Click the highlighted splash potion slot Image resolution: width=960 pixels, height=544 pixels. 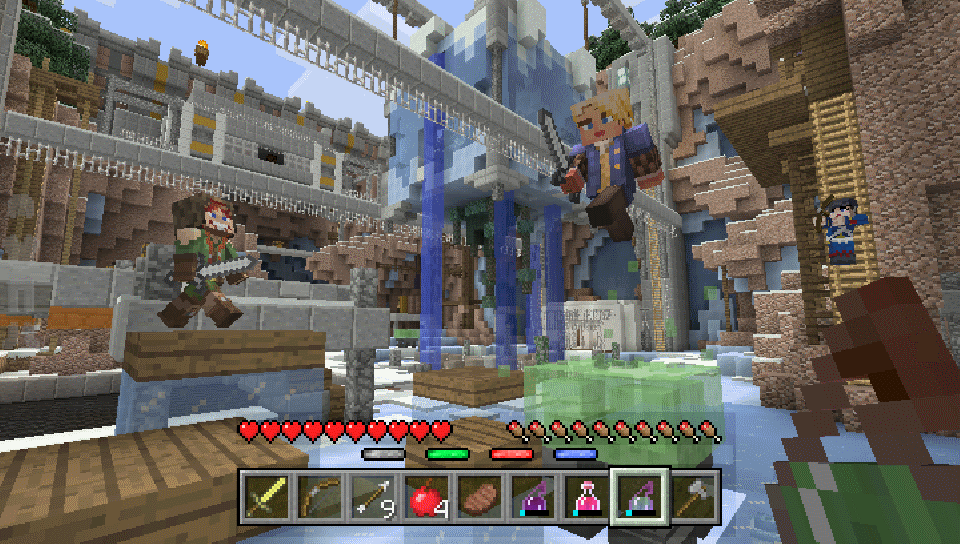point(641,495)
